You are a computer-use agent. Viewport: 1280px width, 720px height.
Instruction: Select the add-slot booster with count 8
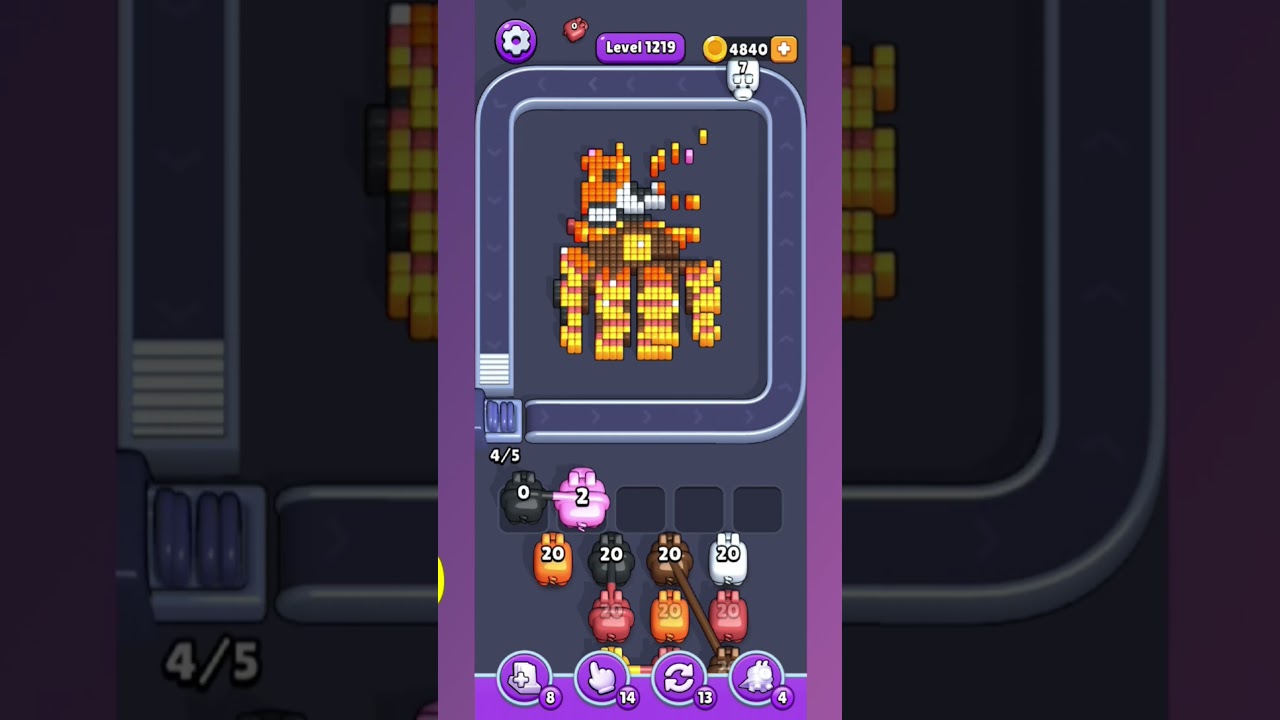[x=525, y=678]
